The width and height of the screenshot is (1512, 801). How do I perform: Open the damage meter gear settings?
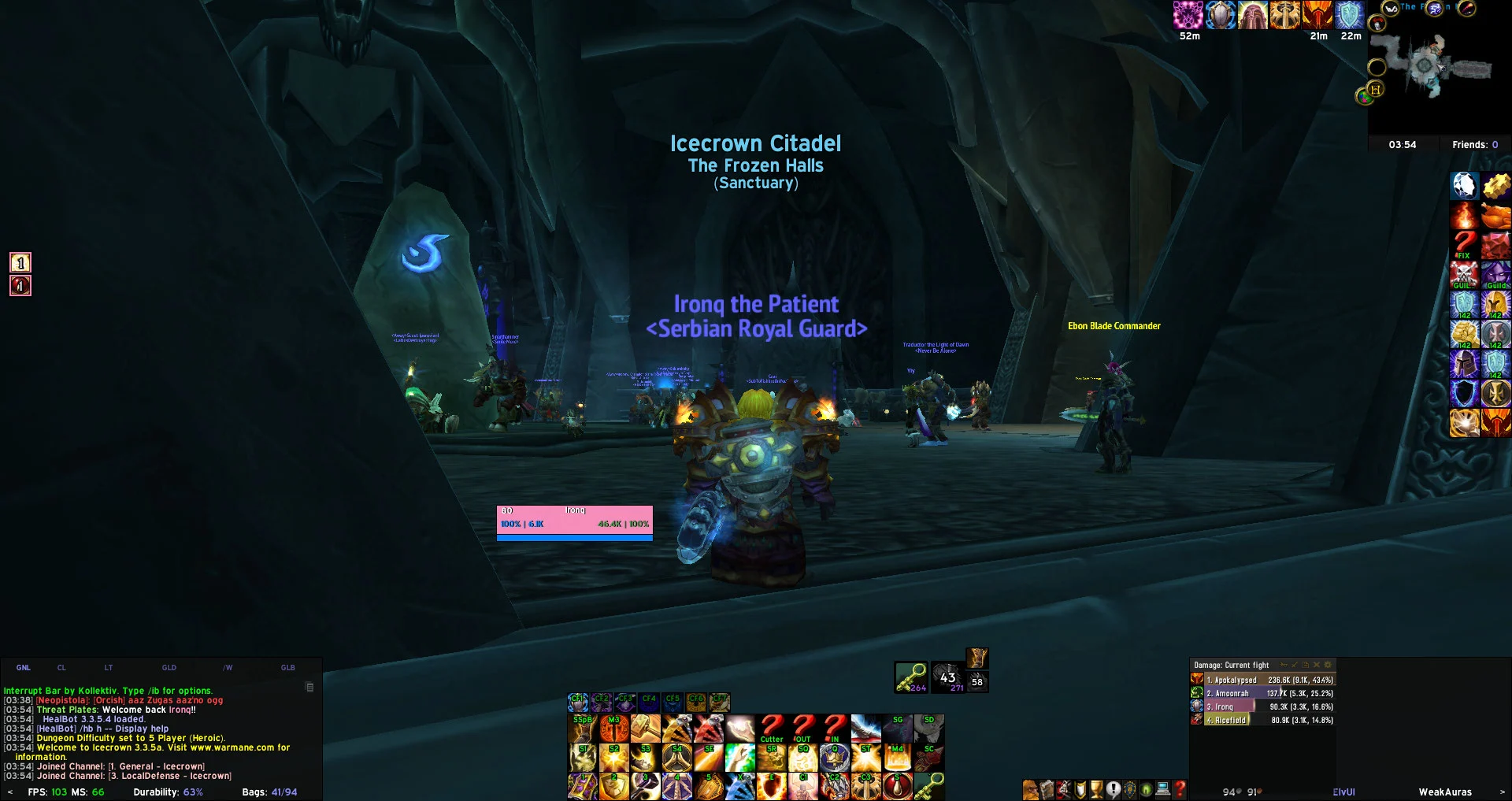pos(1328,665)
